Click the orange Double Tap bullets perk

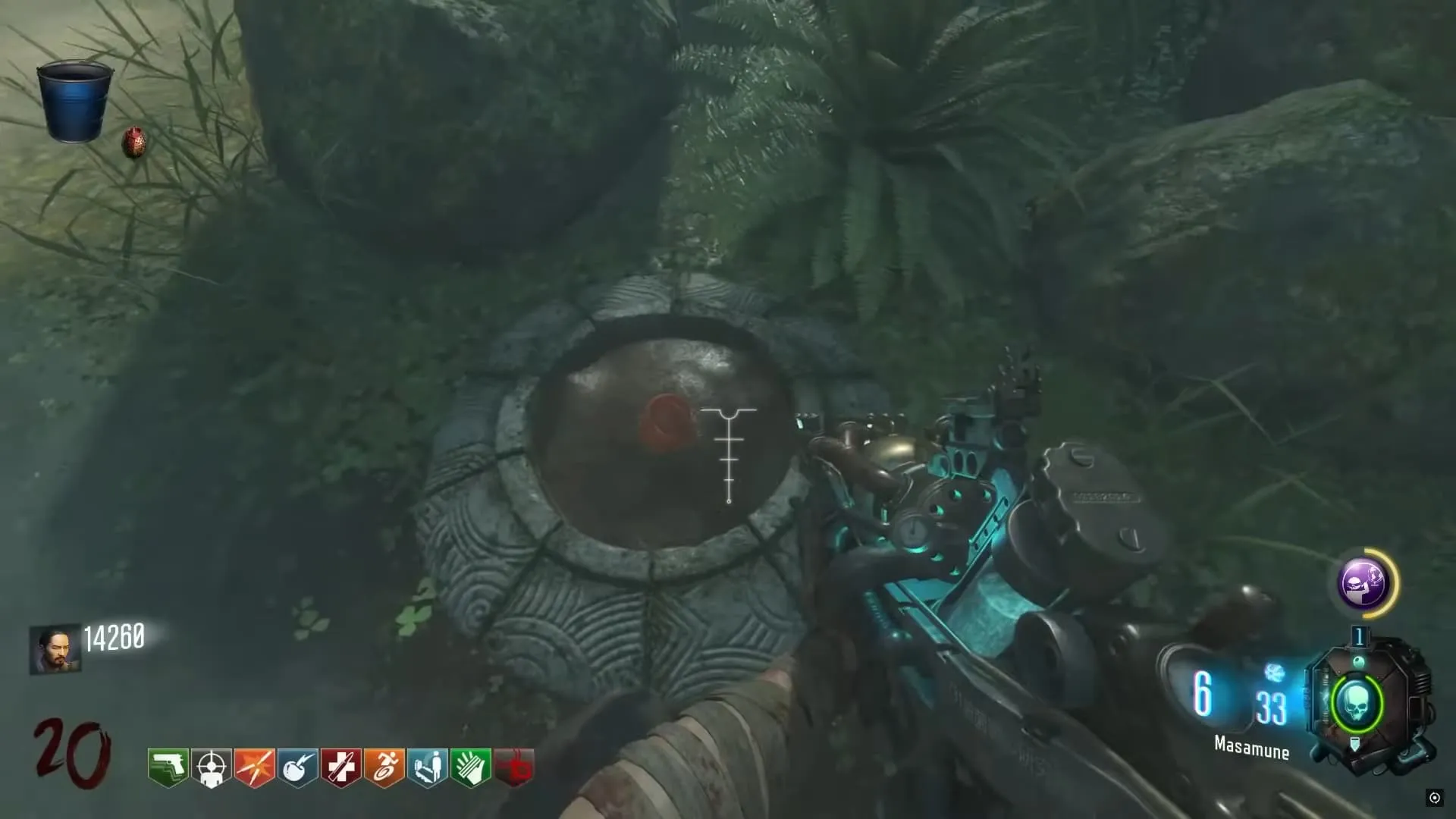(255, 768)
